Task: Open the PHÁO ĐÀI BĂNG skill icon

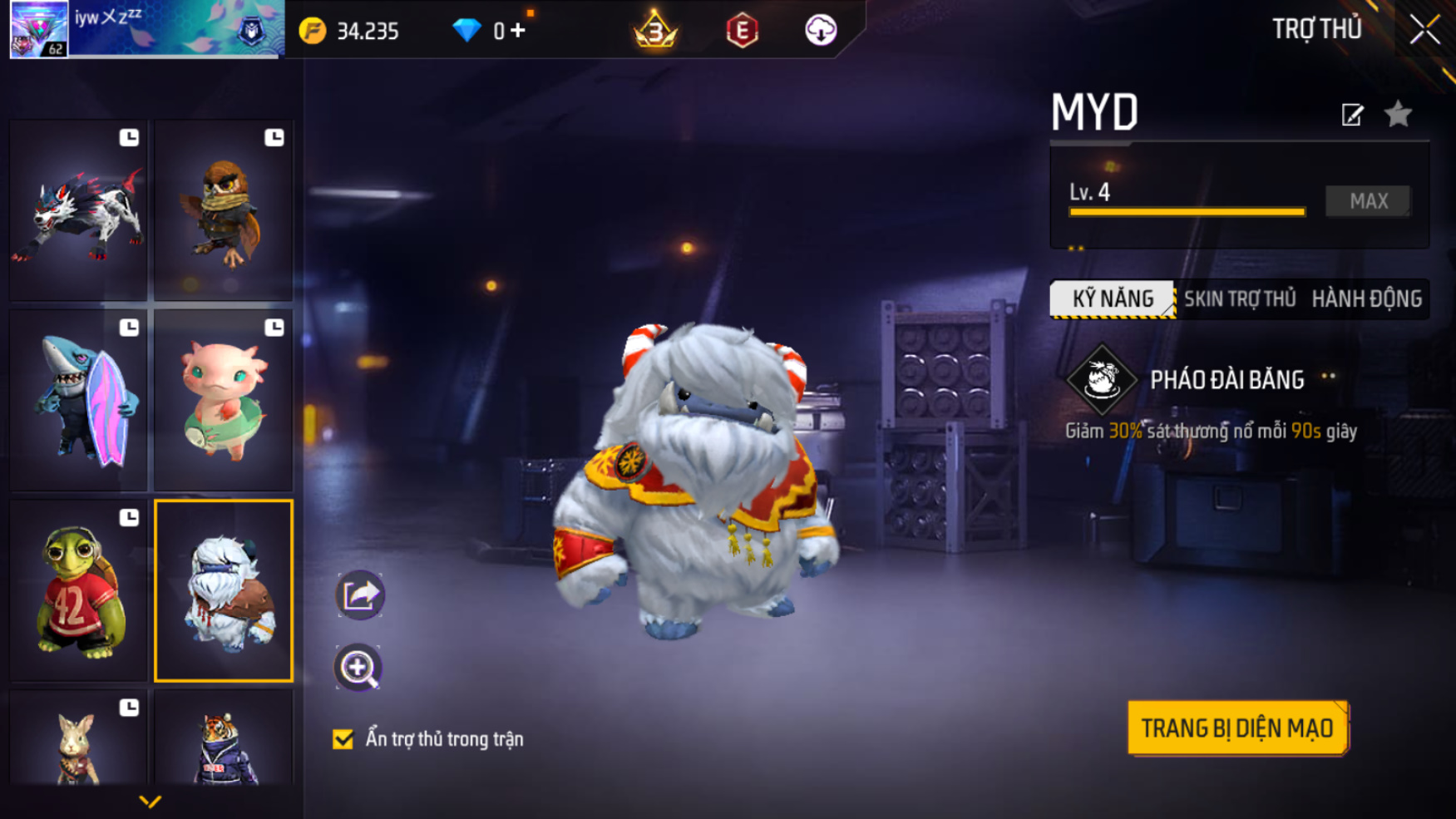Action: (x=1102, y=380)
